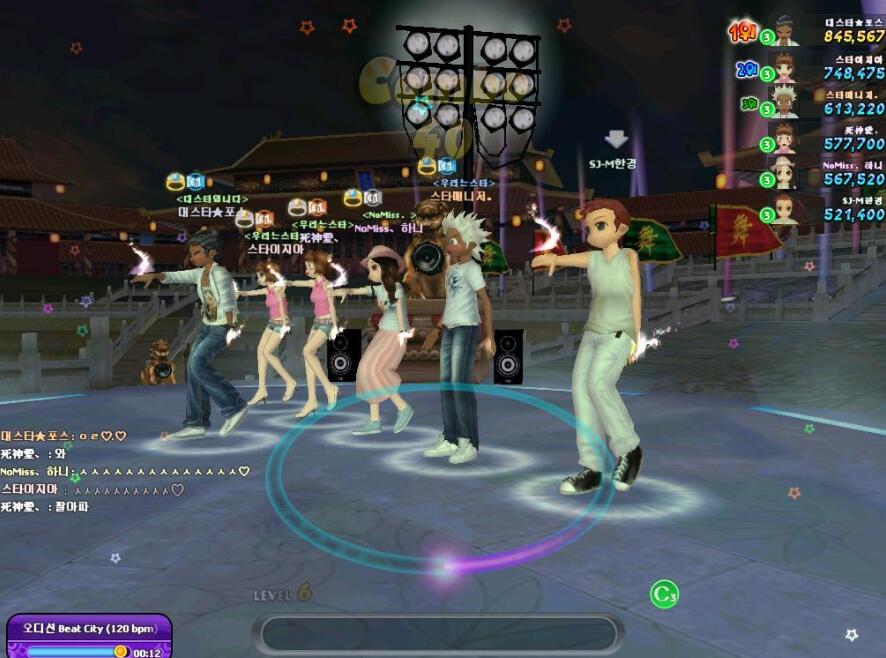
Task: Click the dance key input bar
Action: (x=438, y=634)
